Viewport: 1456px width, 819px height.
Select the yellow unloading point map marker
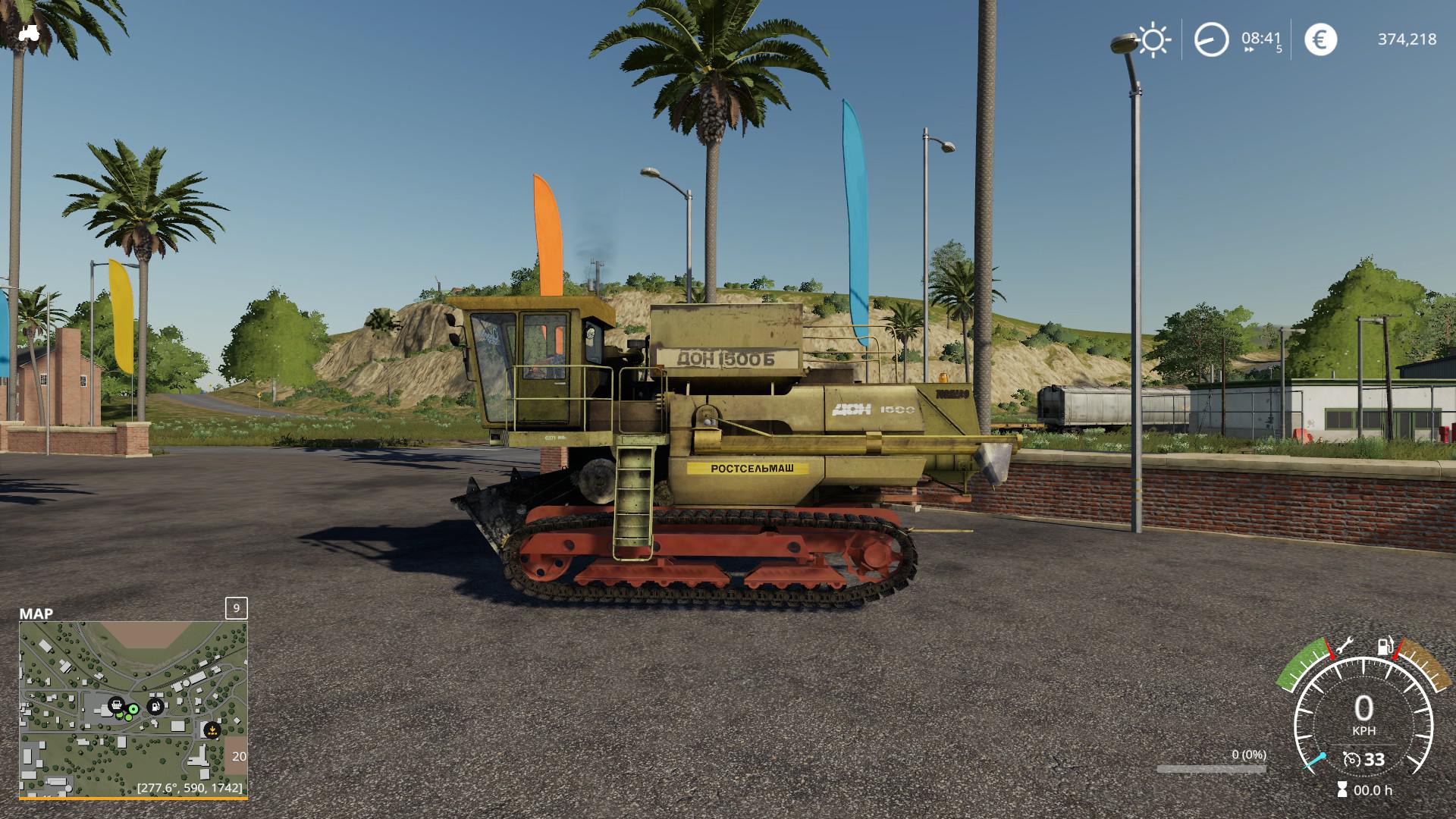click(x=212, y=730)
